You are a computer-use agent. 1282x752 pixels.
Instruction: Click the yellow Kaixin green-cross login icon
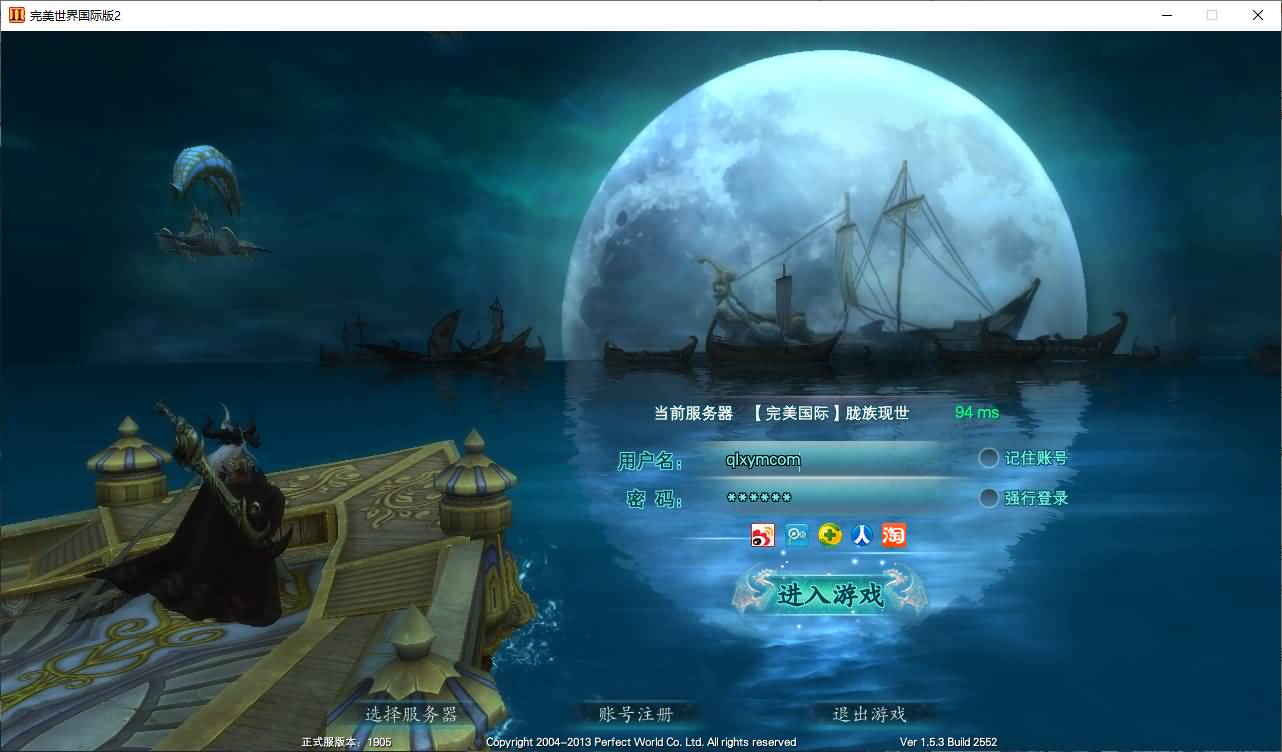tap(828, 535)
